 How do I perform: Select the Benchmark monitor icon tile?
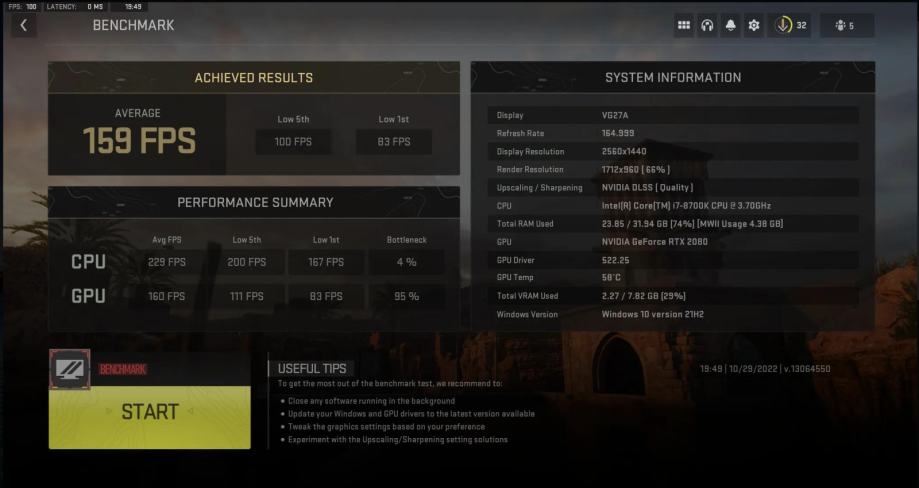(x=70, y=368)
